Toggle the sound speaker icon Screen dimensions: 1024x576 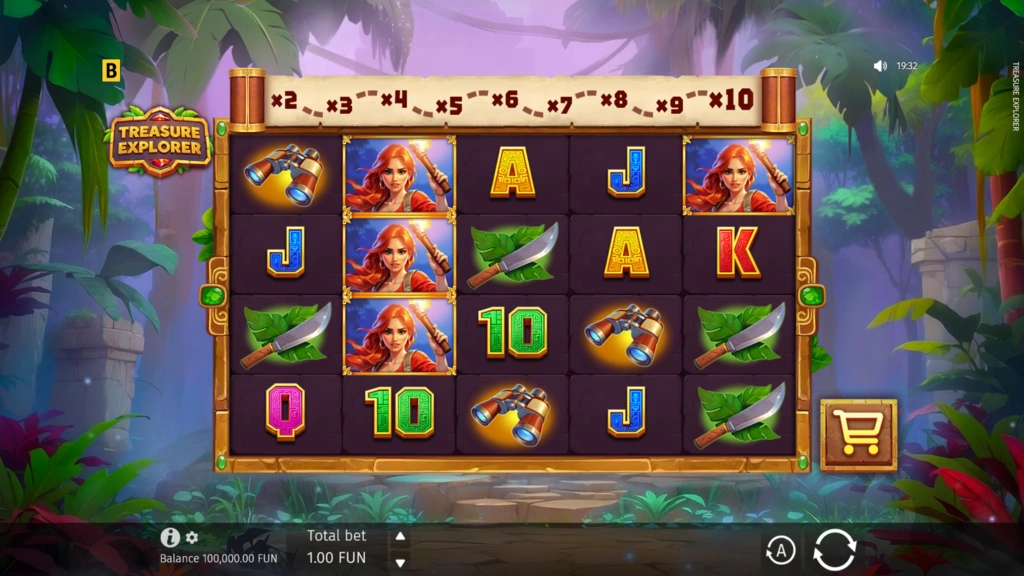click(880, 66)
